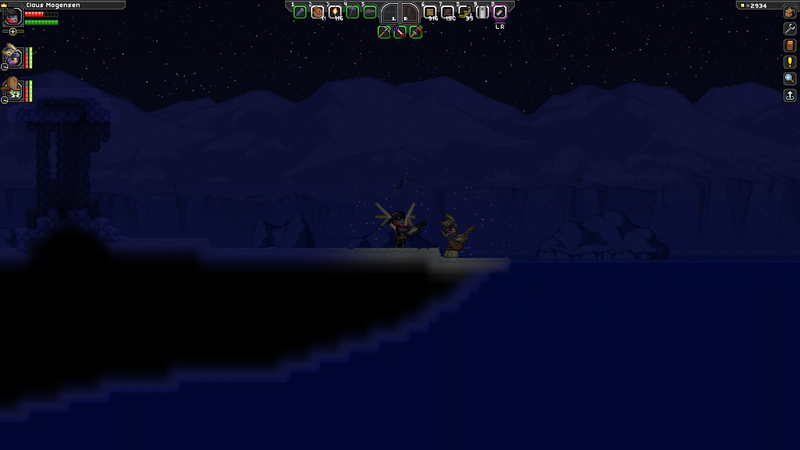Screen dimensions: 800x450
Task: Select the rope hotbar slot
Action: [465, 12]
